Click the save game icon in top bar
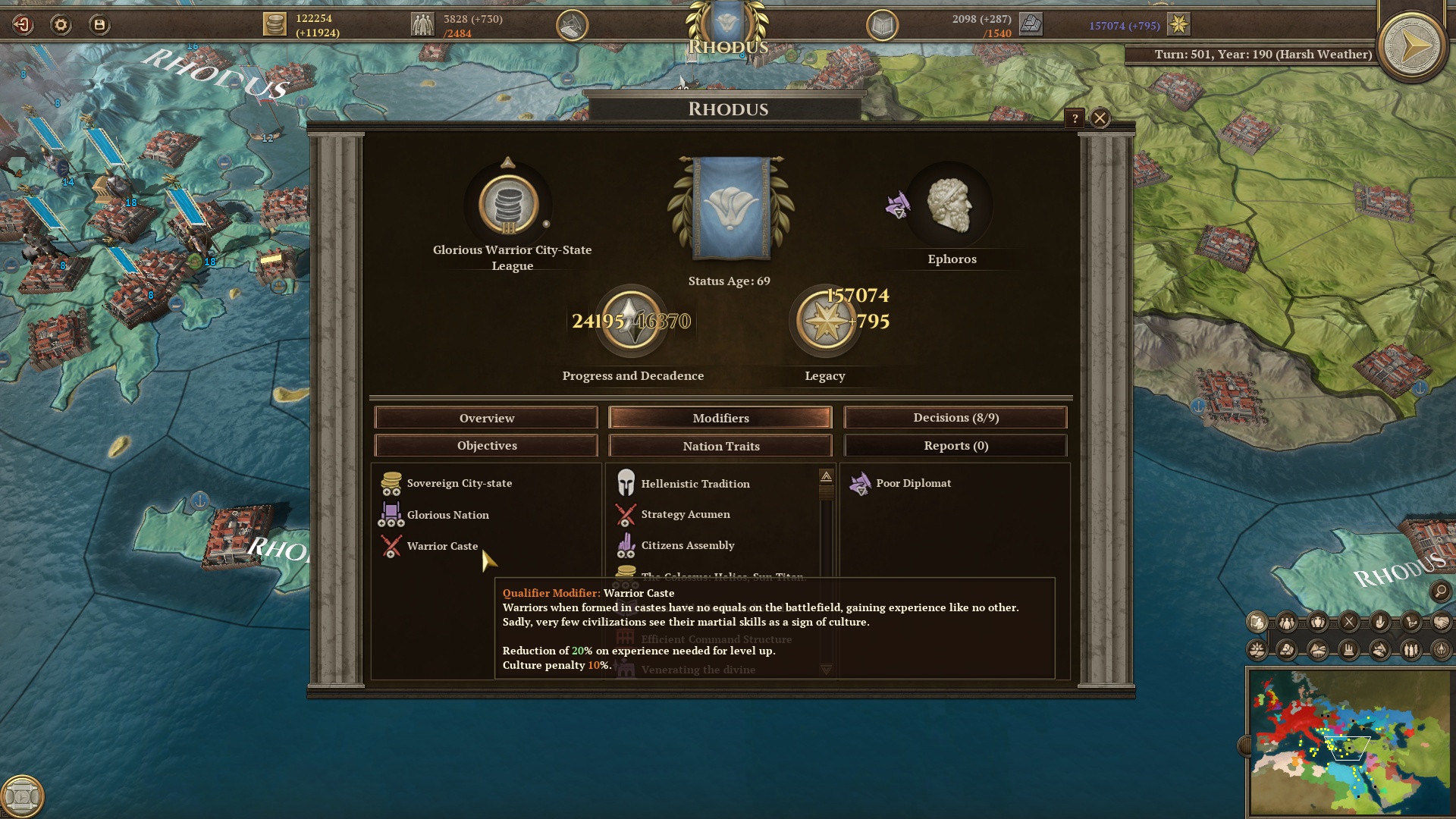Screen dimensions: 1456x819 99,24
